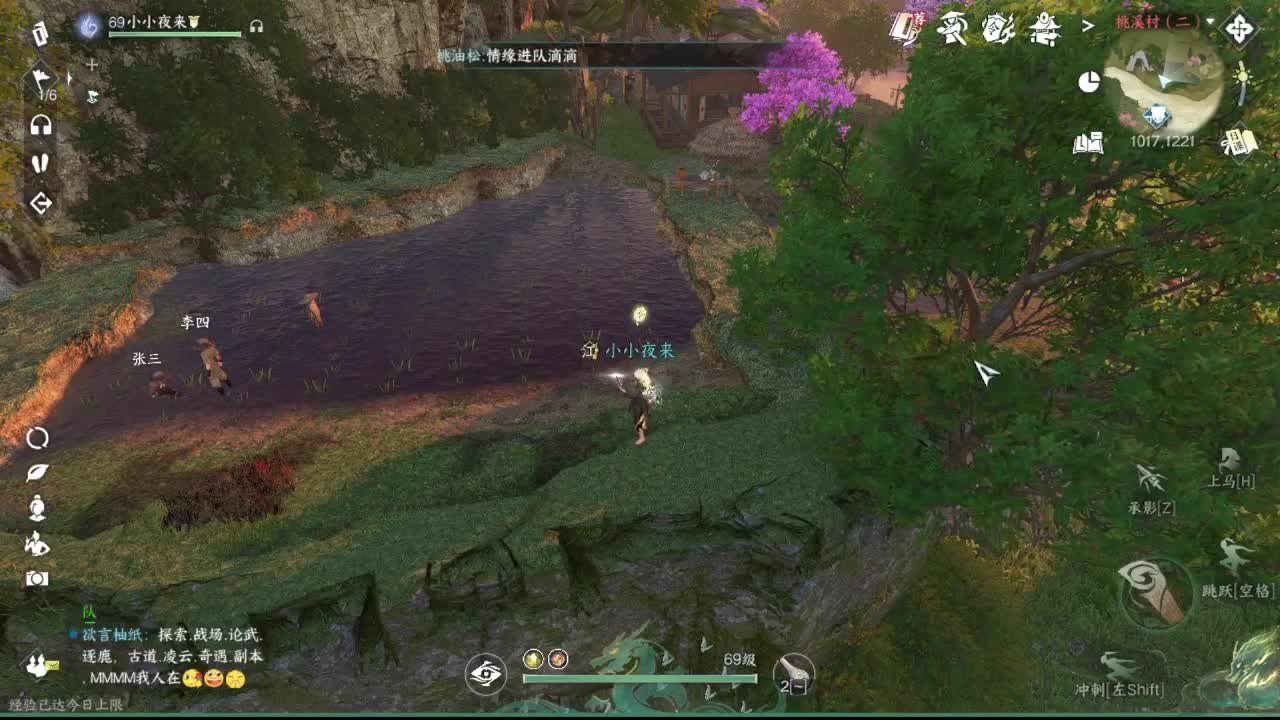Toggle the leaf mode icon on lower left
This screenshot has height=720, width=1280.
[38, 472]
